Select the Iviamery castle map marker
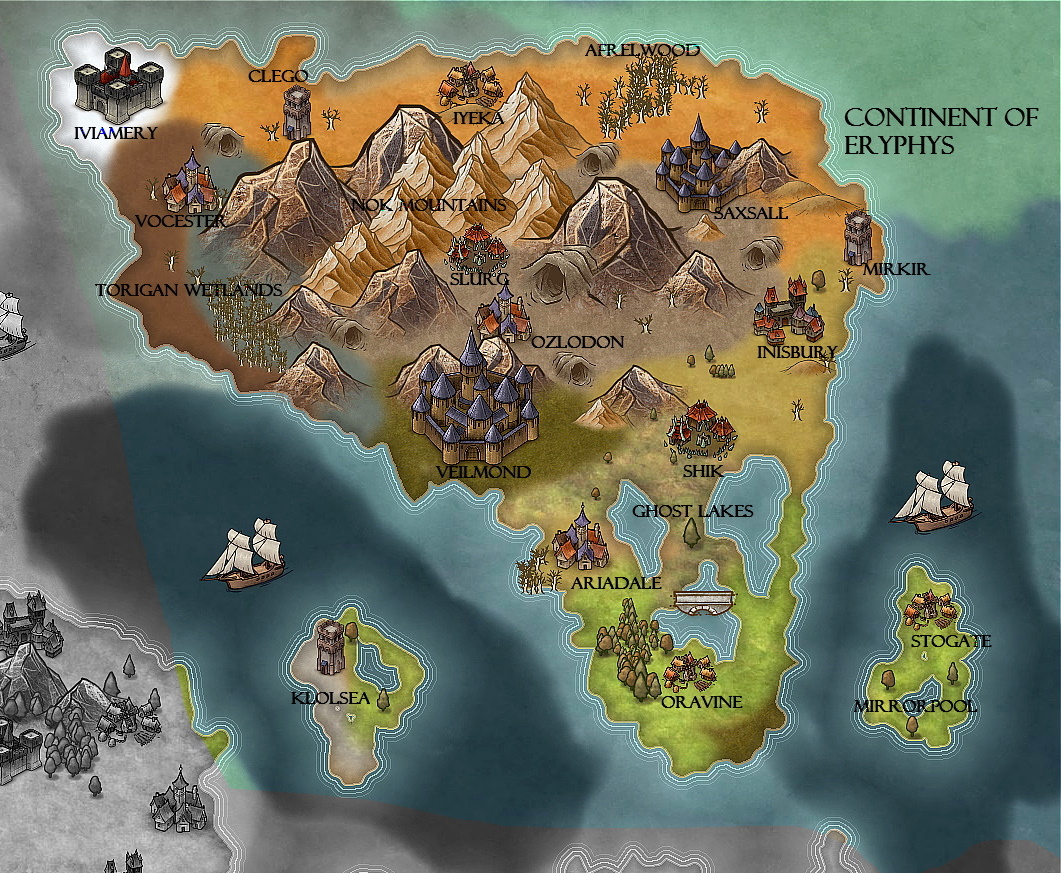The height and width of the screenshot is (873, 1061). (118, 87)
